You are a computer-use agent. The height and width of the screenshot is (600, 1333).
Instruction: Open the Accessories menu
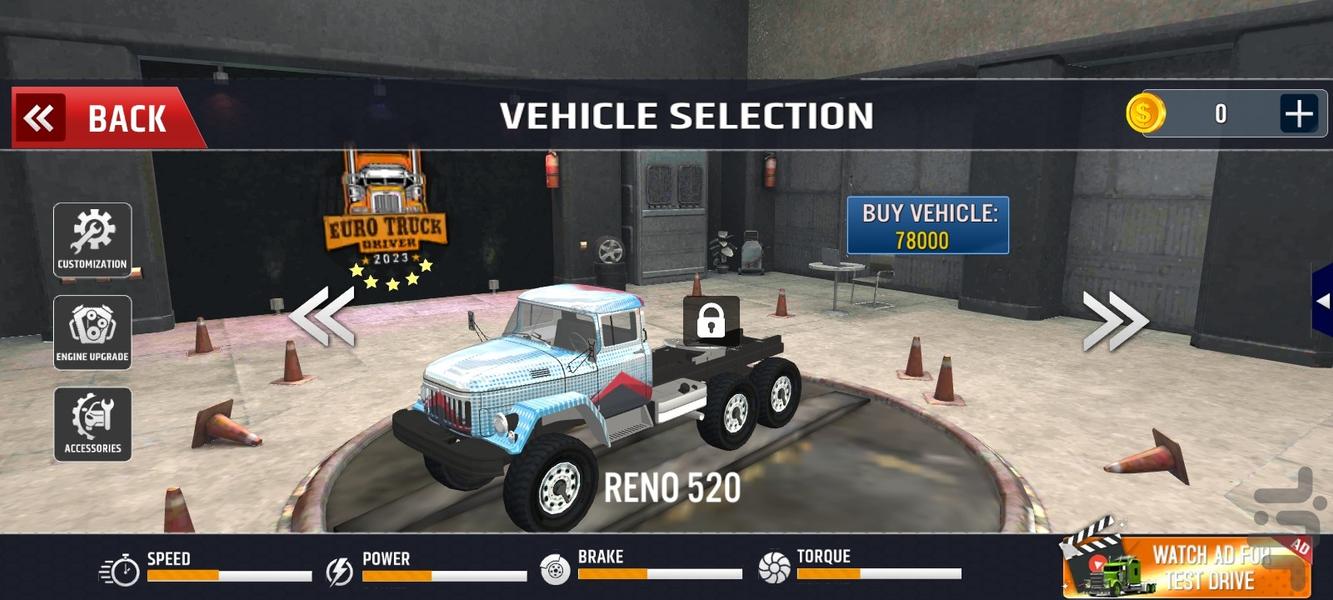tap(92, 424)
